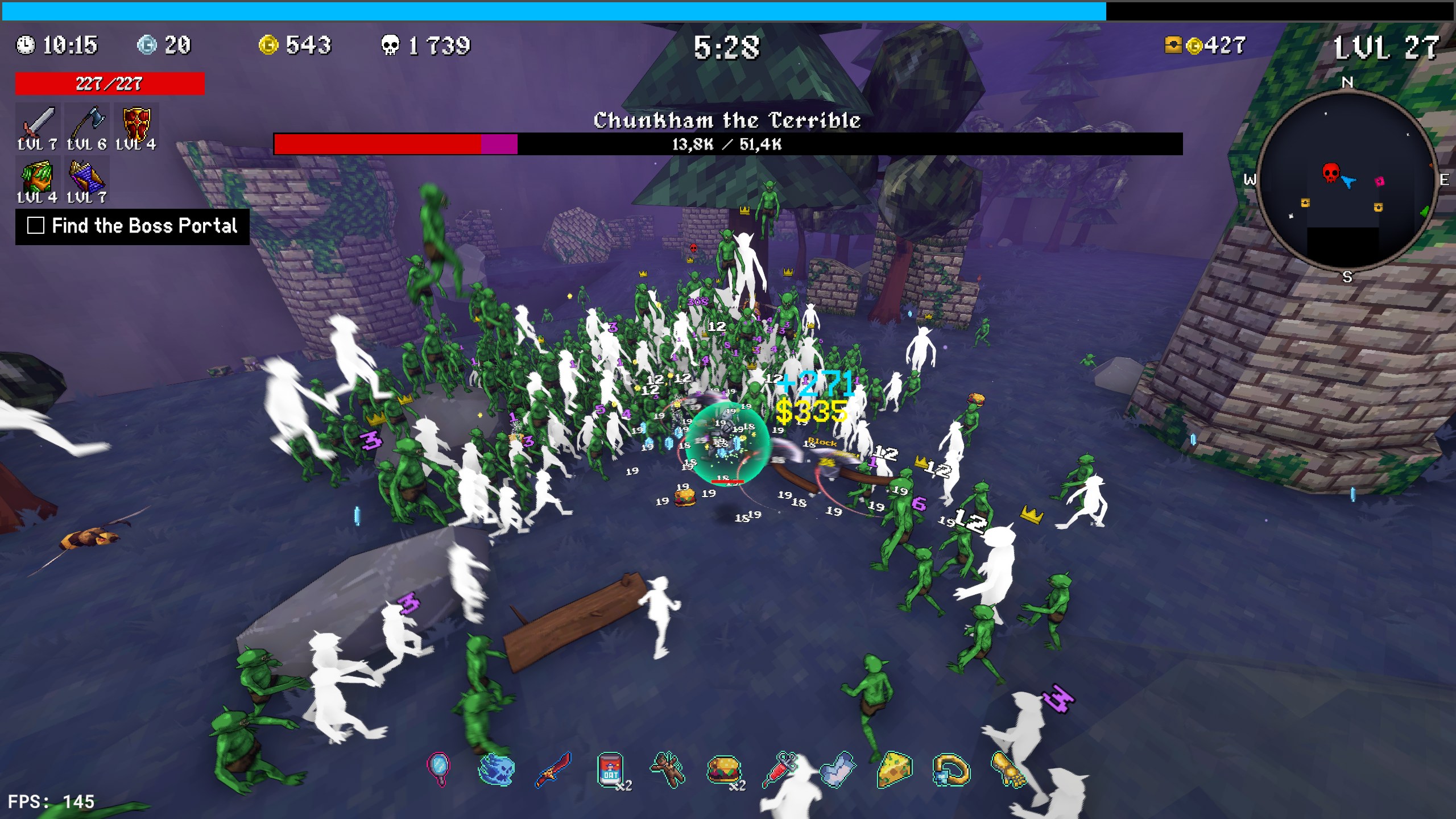Click the golden ring item

click(951, 770)
